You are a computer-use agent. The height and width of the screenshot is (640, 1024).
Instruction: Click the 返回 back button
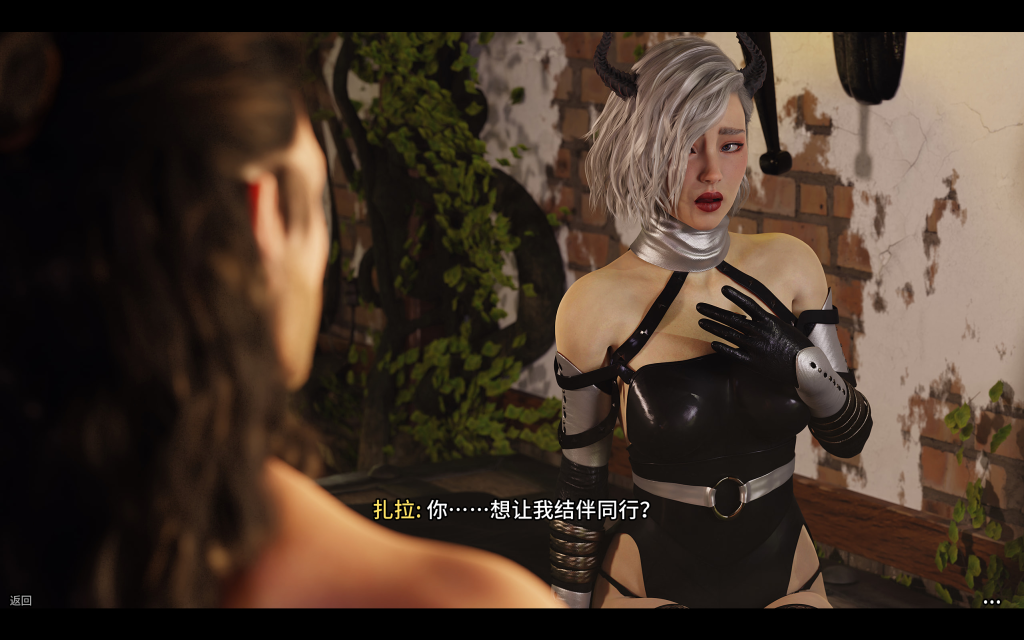click(x=21, y=601)
